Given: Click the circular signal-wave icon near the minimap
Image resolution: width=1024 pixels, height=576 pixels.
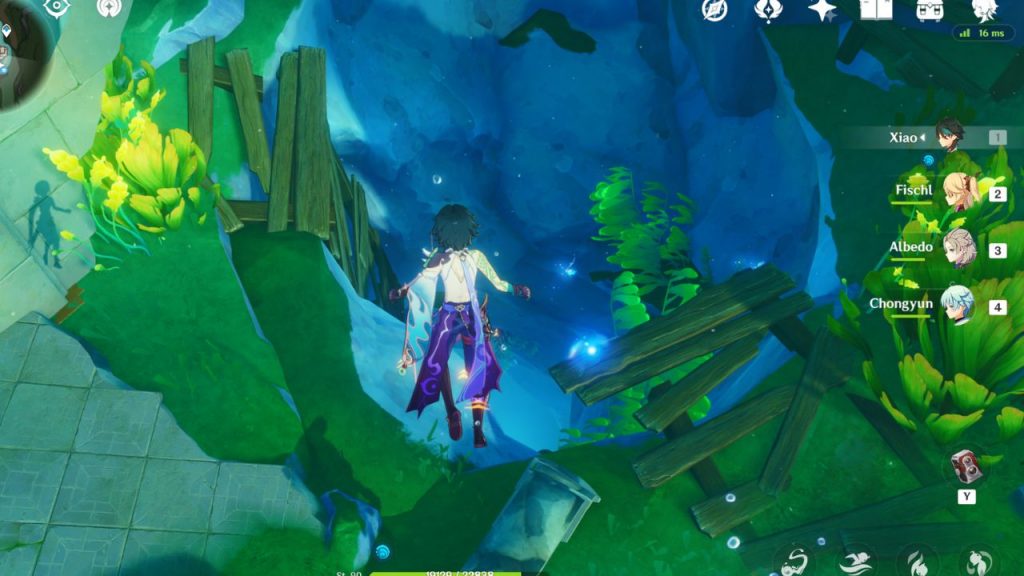Looking at the screenshot, I should (x=110, y=8).
